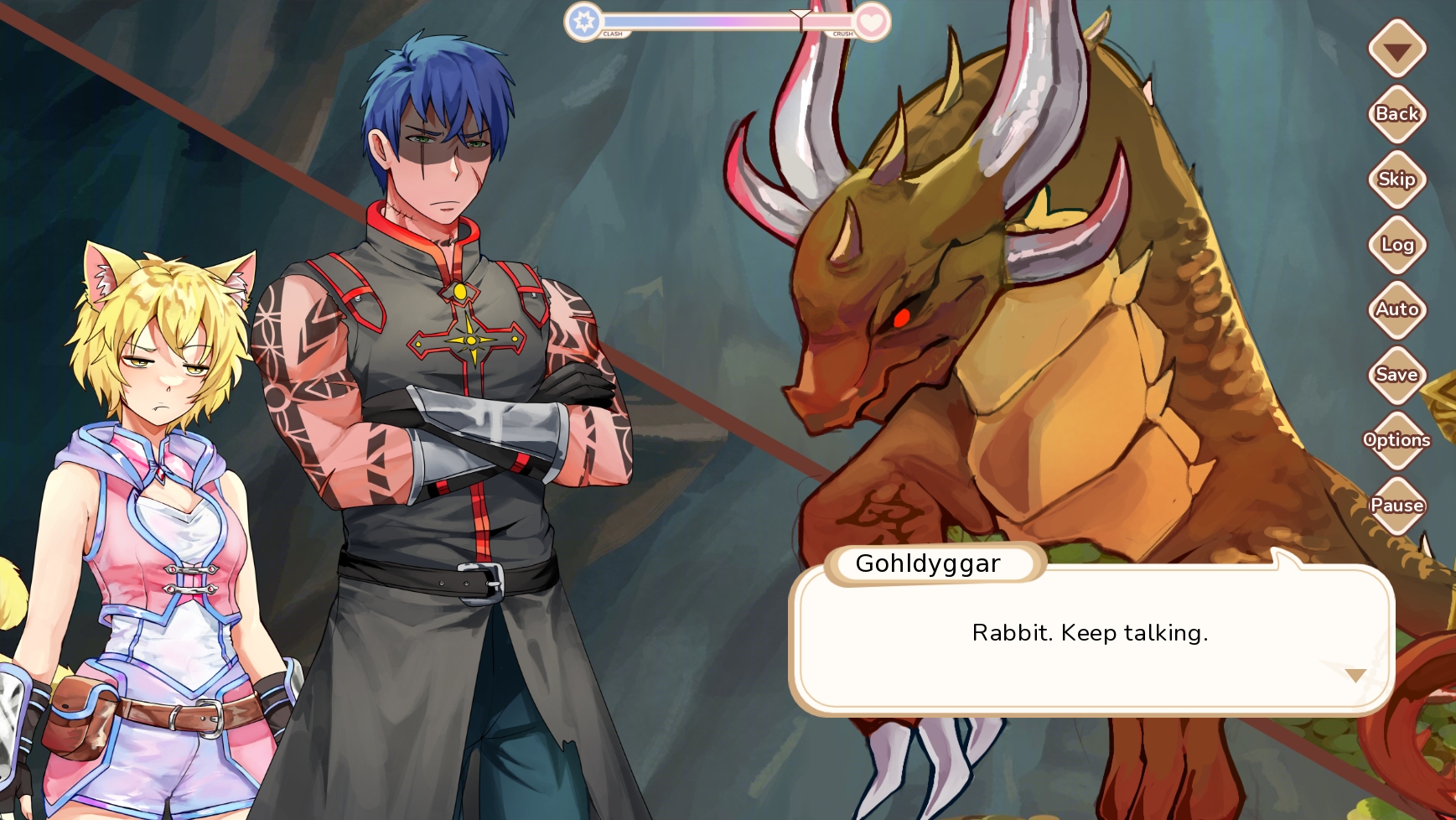This screenshot has height=820, width=1456.
Task: Open the Save menu
Action: (1396, 375)
